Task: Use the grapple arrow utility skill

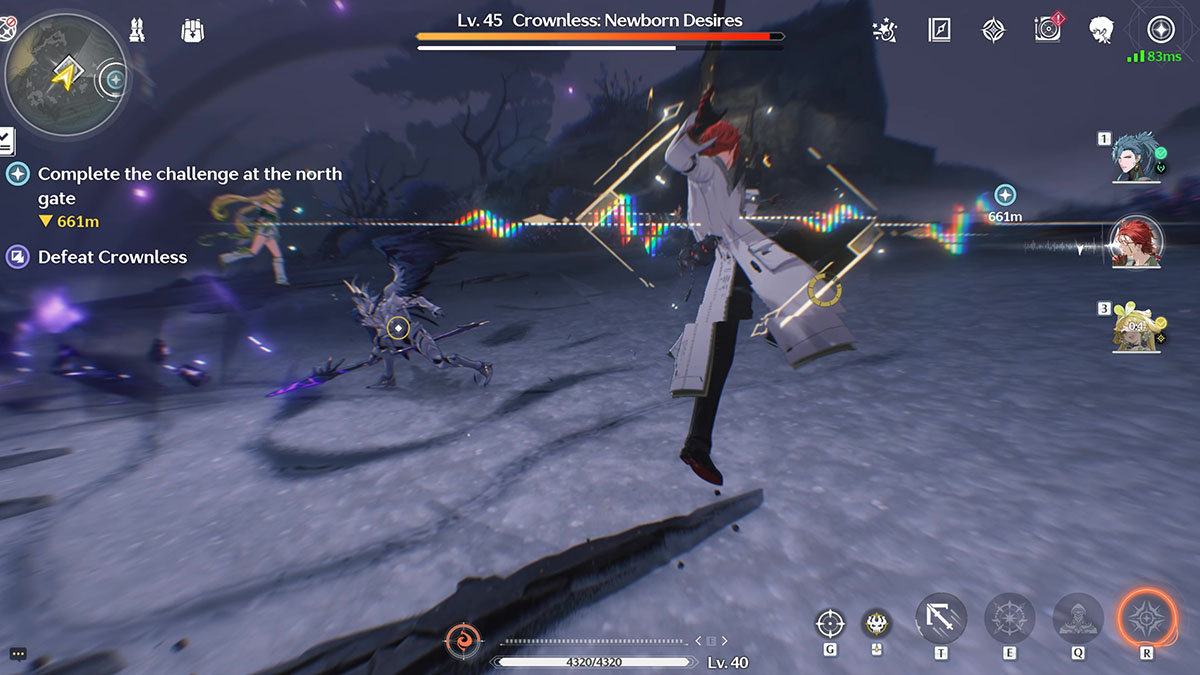Action: tap(941, 619)
